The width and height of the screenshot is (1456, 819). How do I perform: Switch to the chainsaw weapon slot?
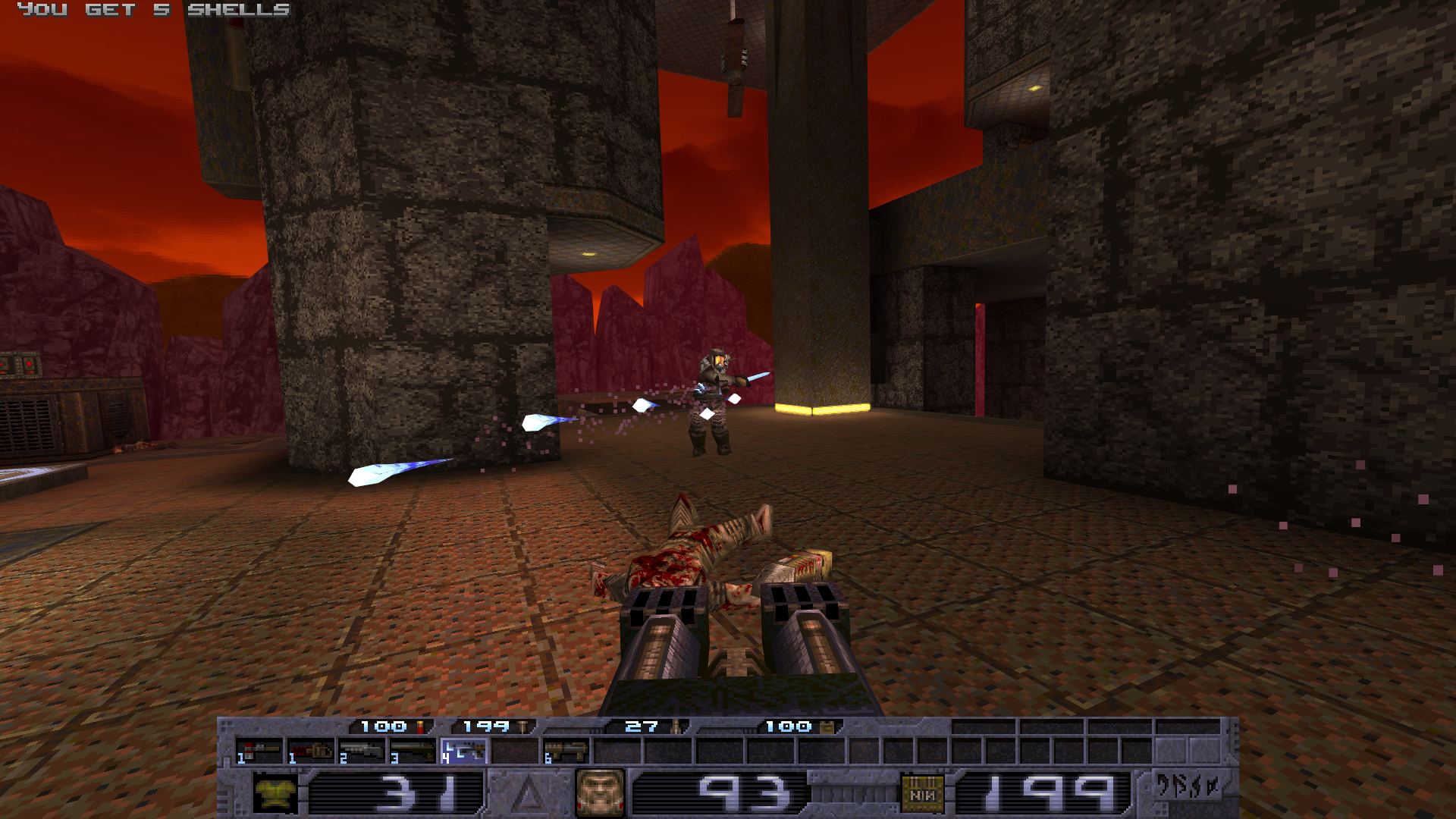click(311, 752)
